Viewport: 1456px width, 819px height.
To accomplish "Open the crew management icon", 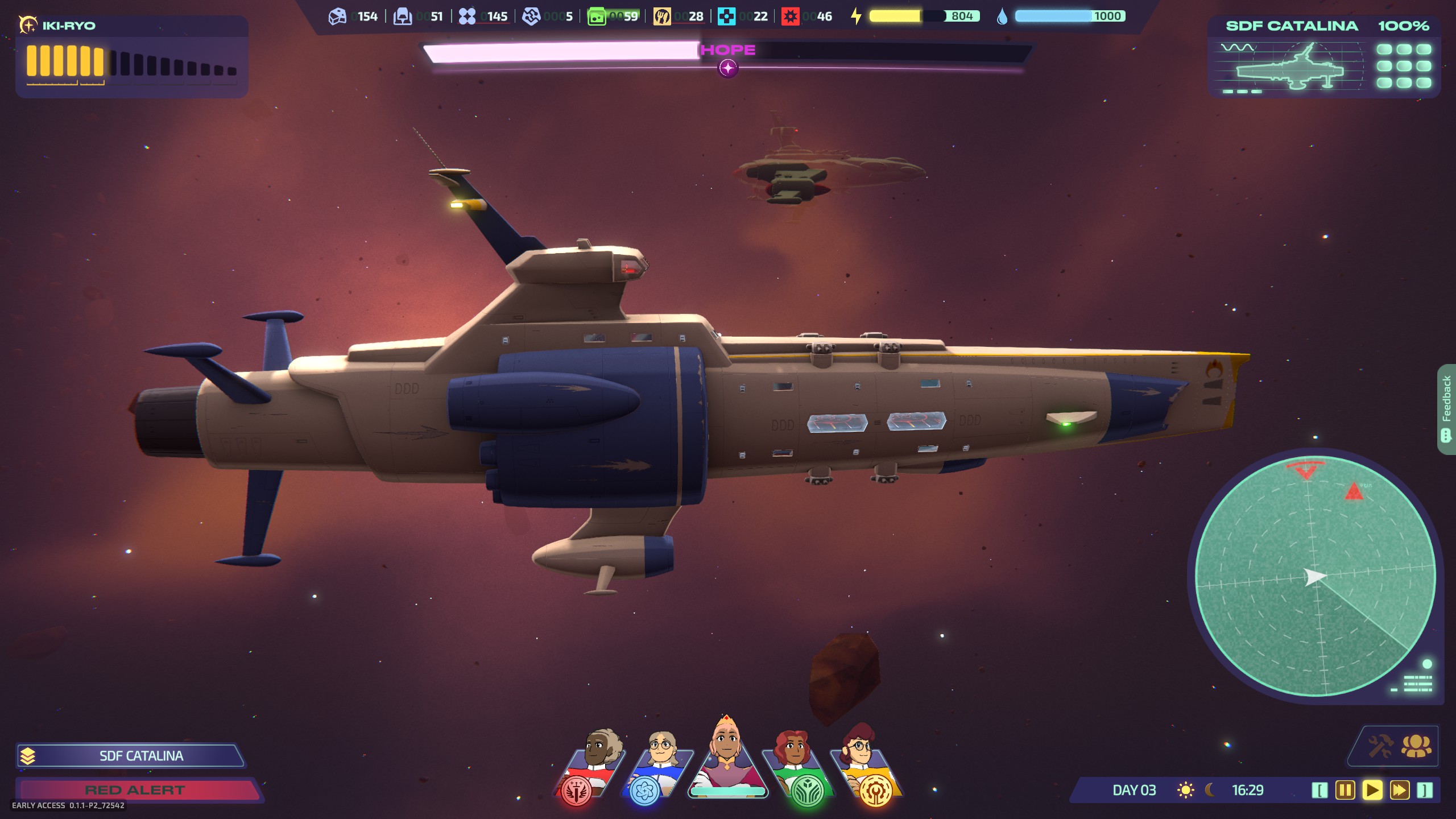I will [x=1416, y=746].
